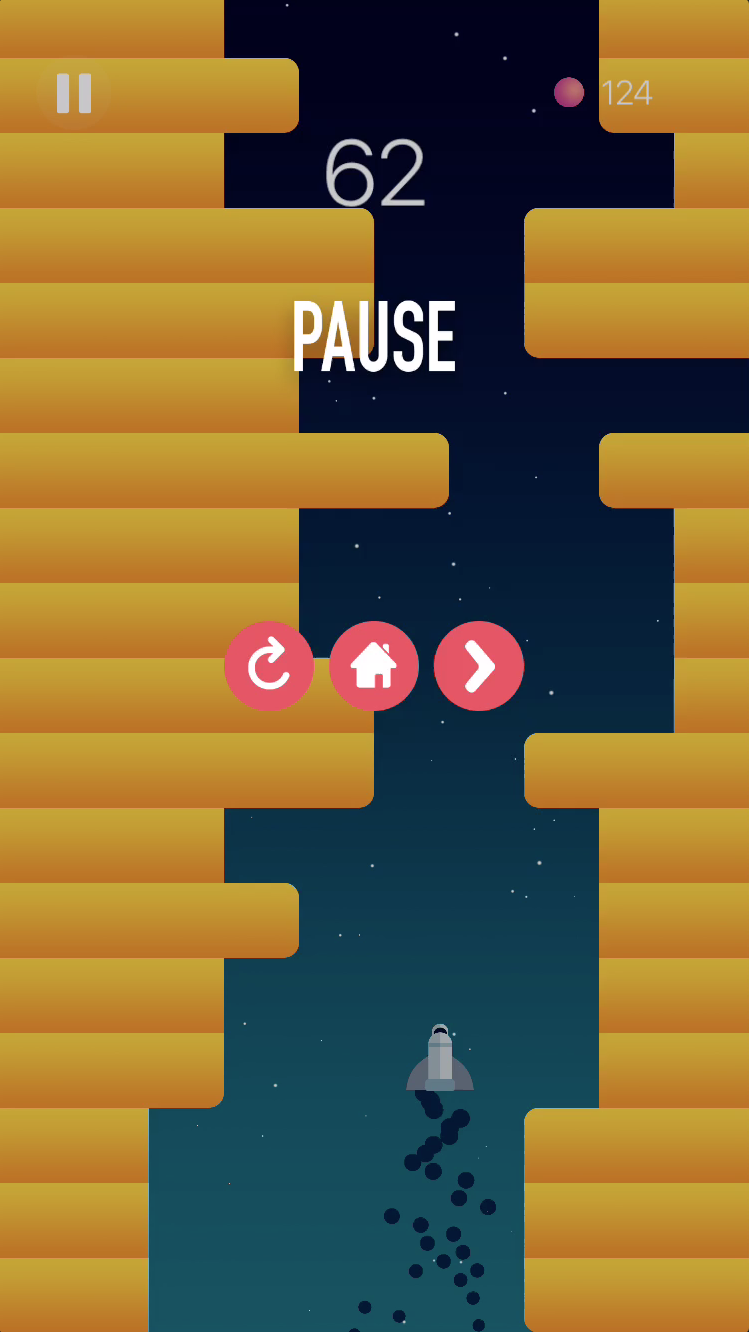Image resolution: width=749 pixels, height=1332 pixels.
Task: Restart the run with the circular arrow
Action: point(269,666)
